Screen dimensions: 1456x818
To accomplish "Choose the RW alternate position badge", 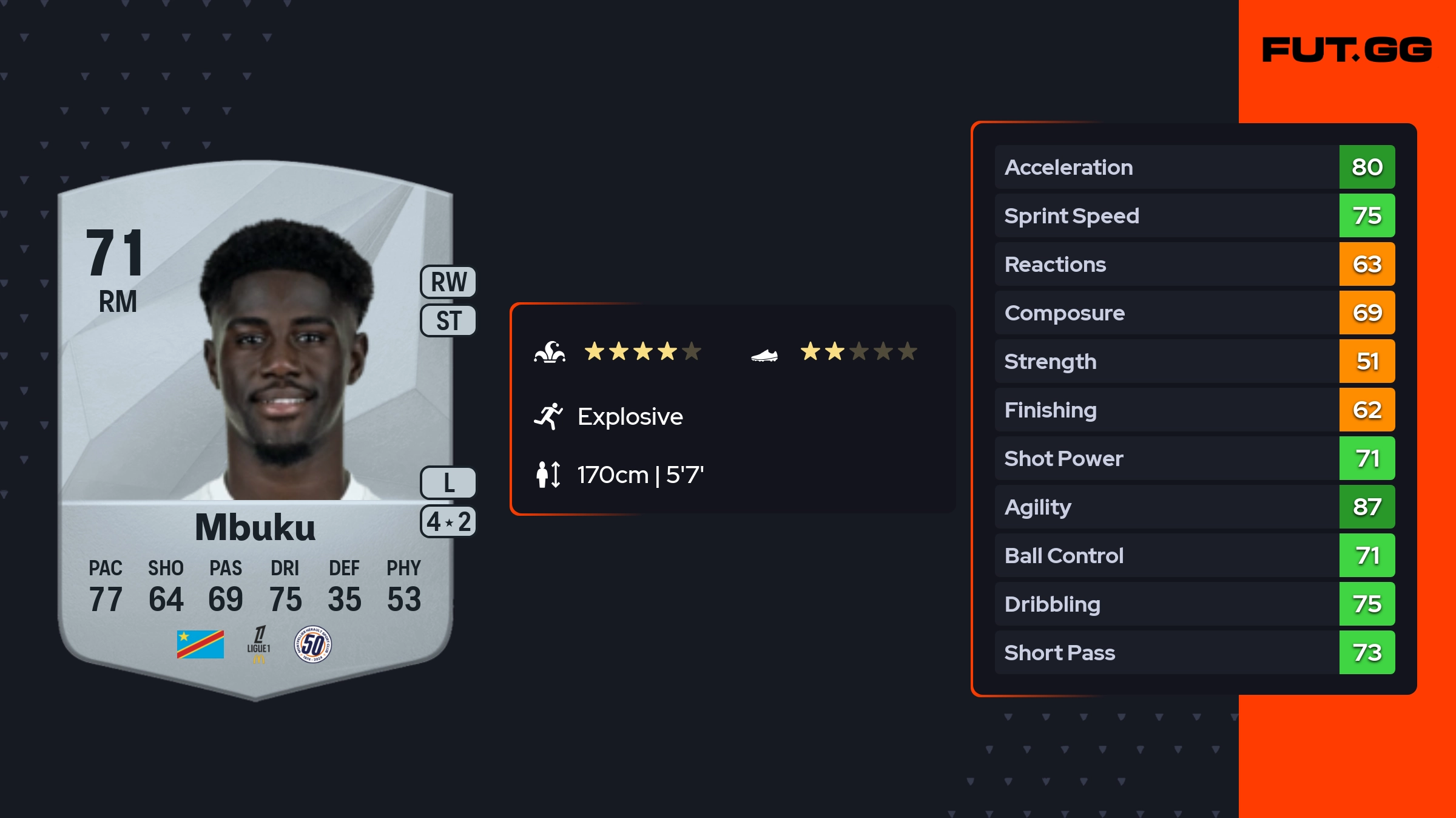I will click(448, 282).
